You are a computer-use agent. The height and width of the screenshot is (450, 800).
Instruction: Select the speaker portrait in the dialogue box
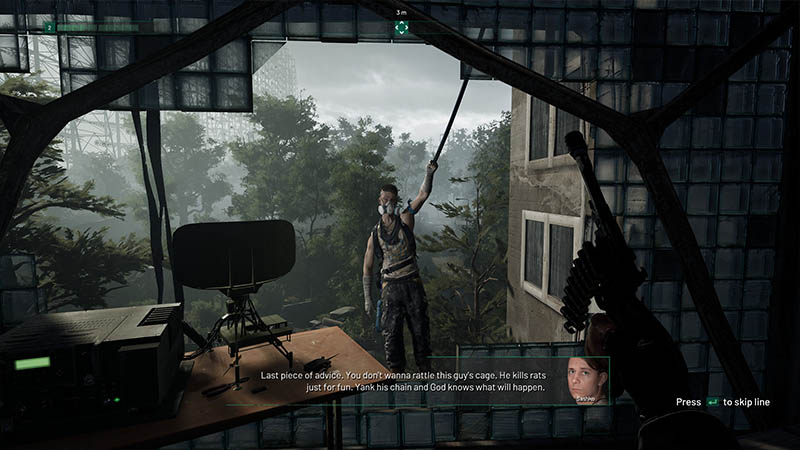[x=586, y=380]
